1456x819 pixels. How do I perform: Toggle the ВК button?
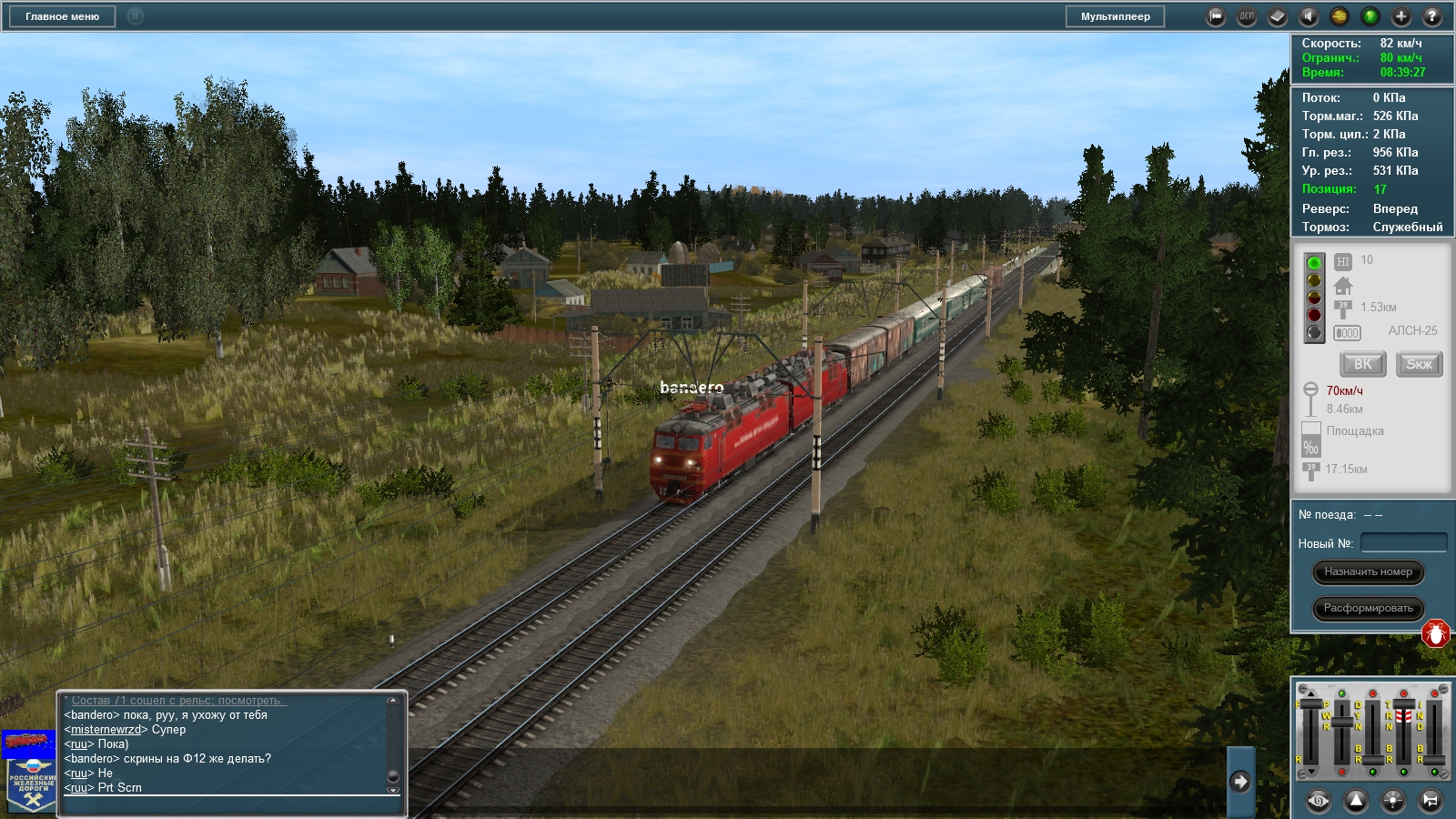pyautogui.click(x=1362, y=364)
